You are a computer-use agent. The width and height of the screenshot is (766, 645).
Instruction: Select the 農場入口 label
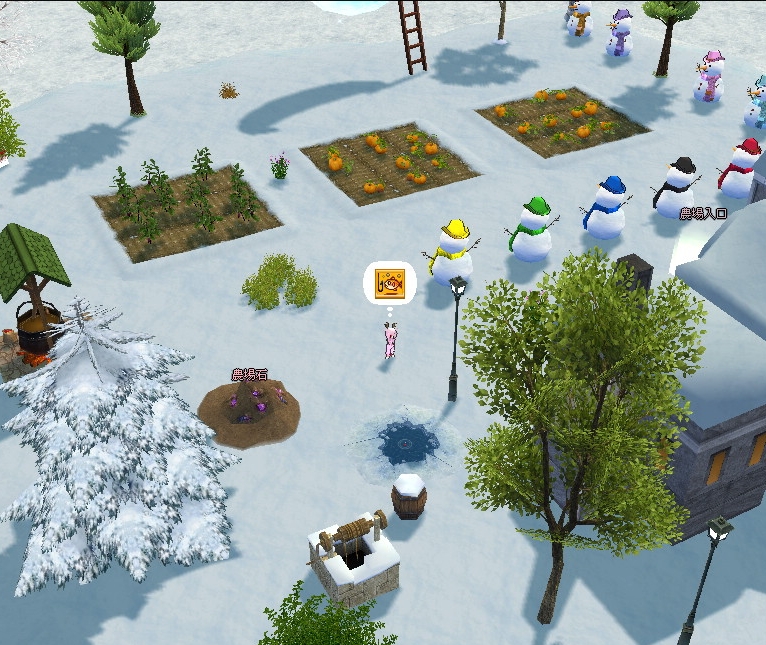703,214
